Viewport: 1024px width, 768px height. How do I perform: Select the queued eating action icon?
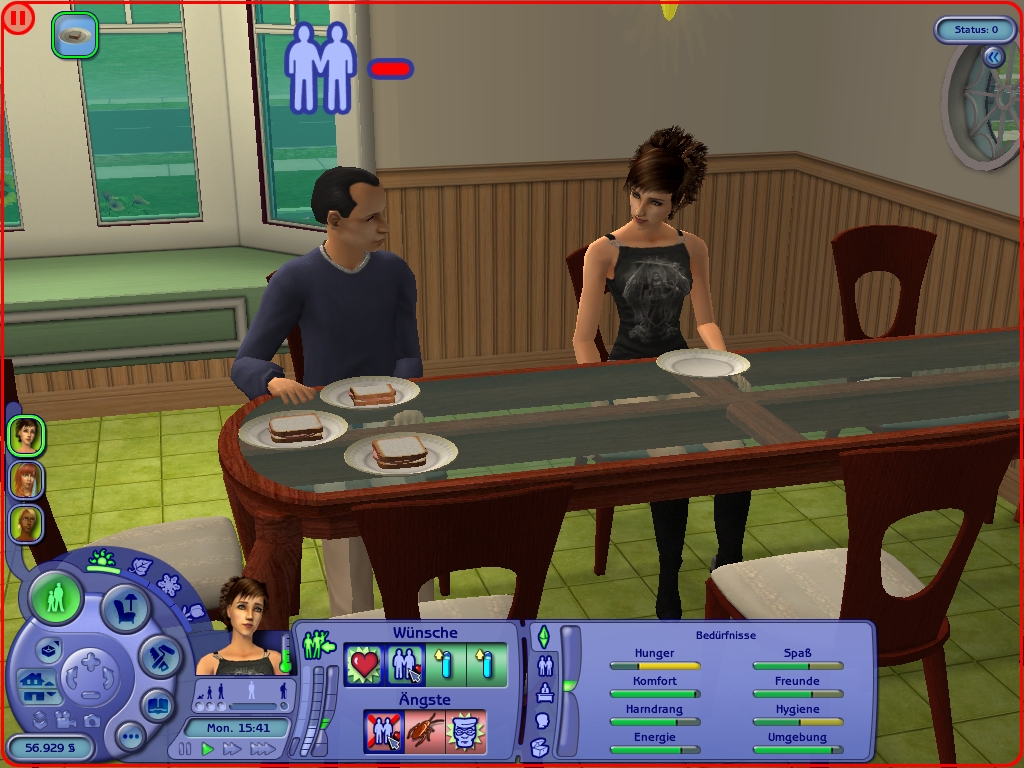click(75, 35)
